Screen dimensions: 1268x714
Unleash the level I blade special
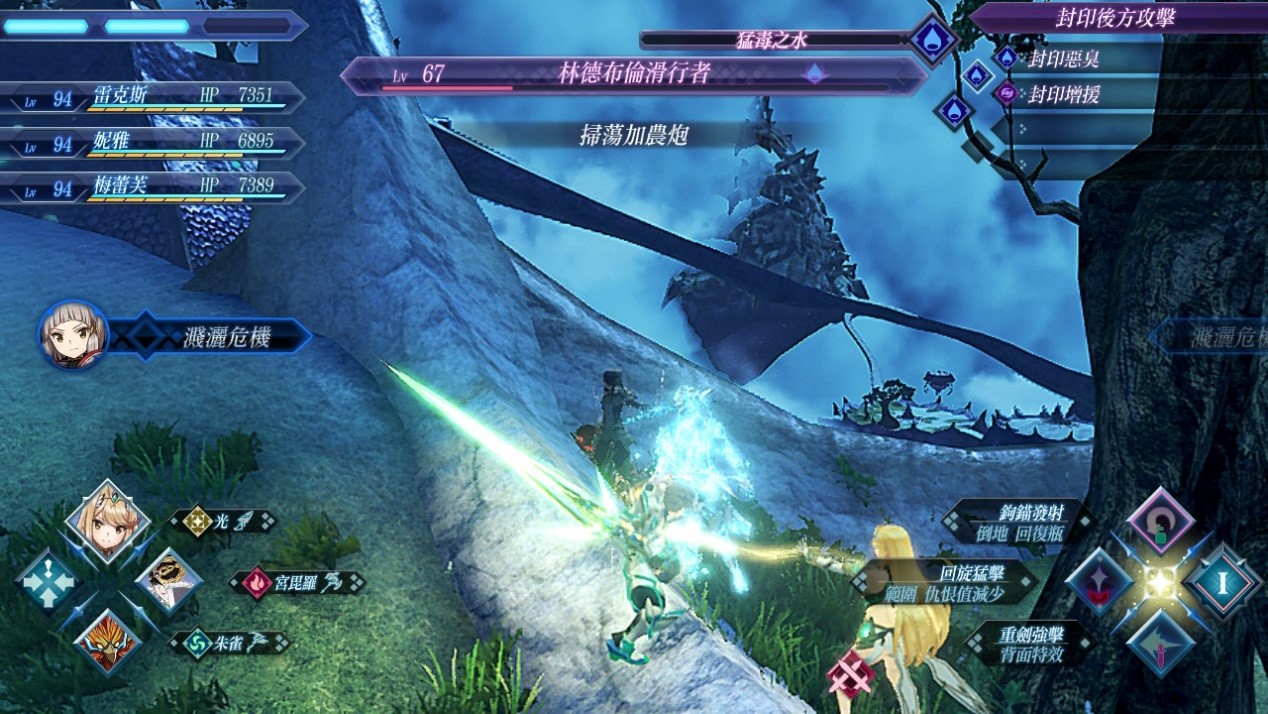pos(1221,581)
